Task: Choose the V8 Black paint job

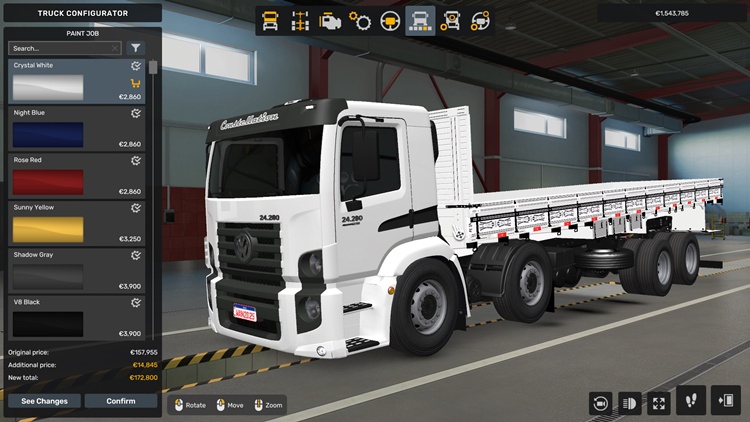Action: click(76, 317)
